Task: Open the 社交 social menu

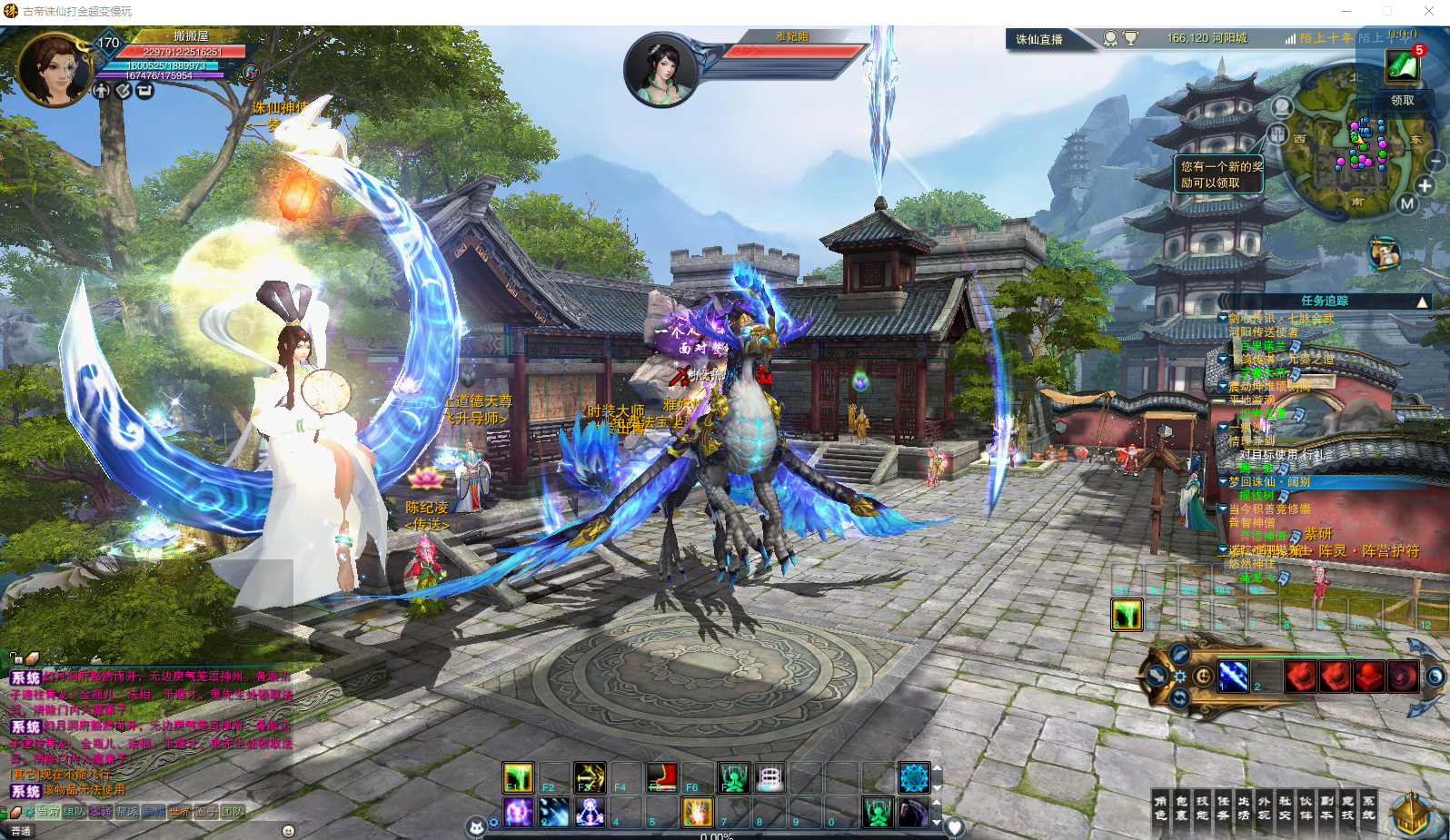Action: (1285, 807)
